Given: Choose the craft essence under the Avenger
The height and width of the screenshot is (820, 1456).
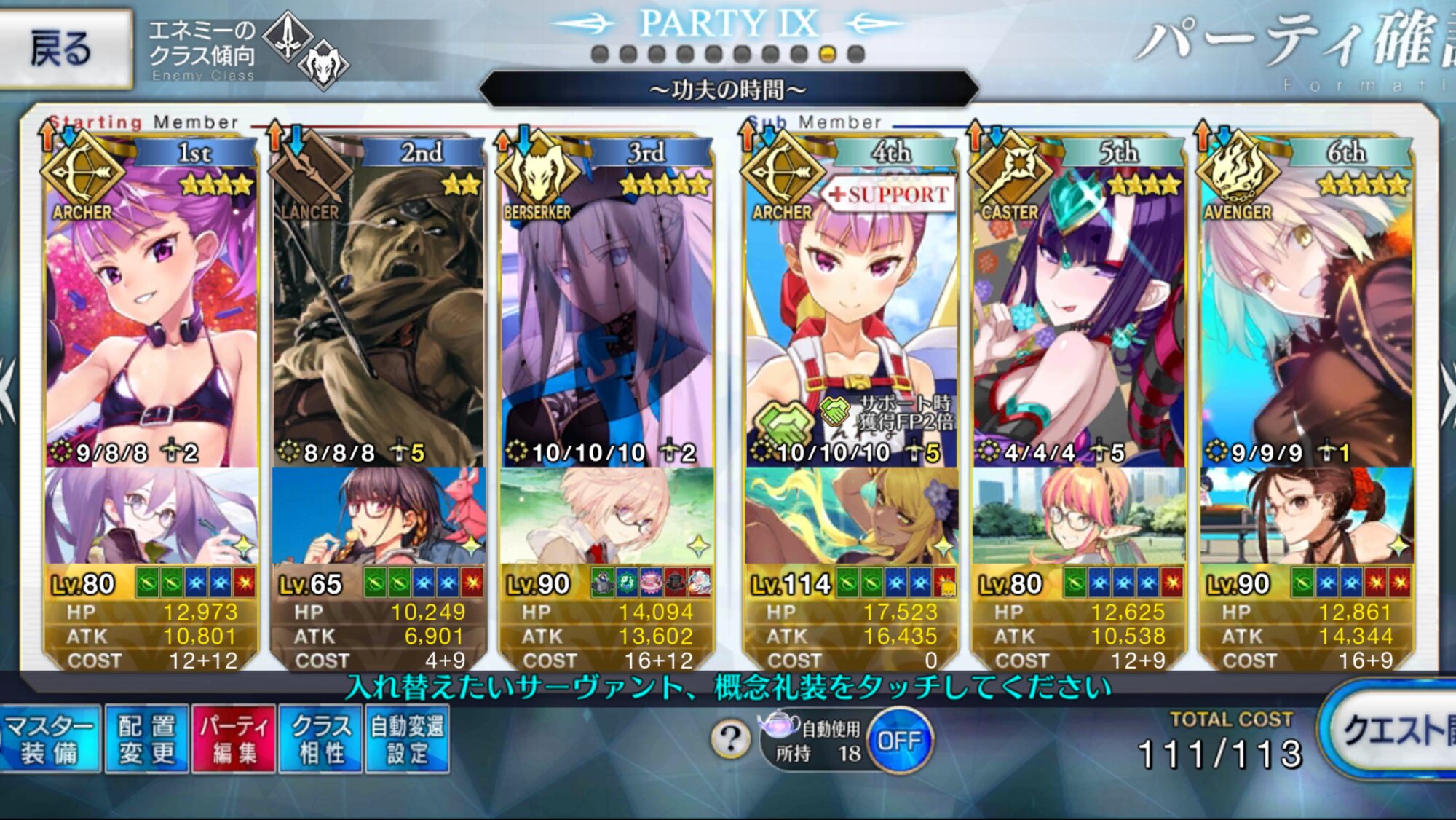Looking at the screenshot, I should coord(1307,516).
